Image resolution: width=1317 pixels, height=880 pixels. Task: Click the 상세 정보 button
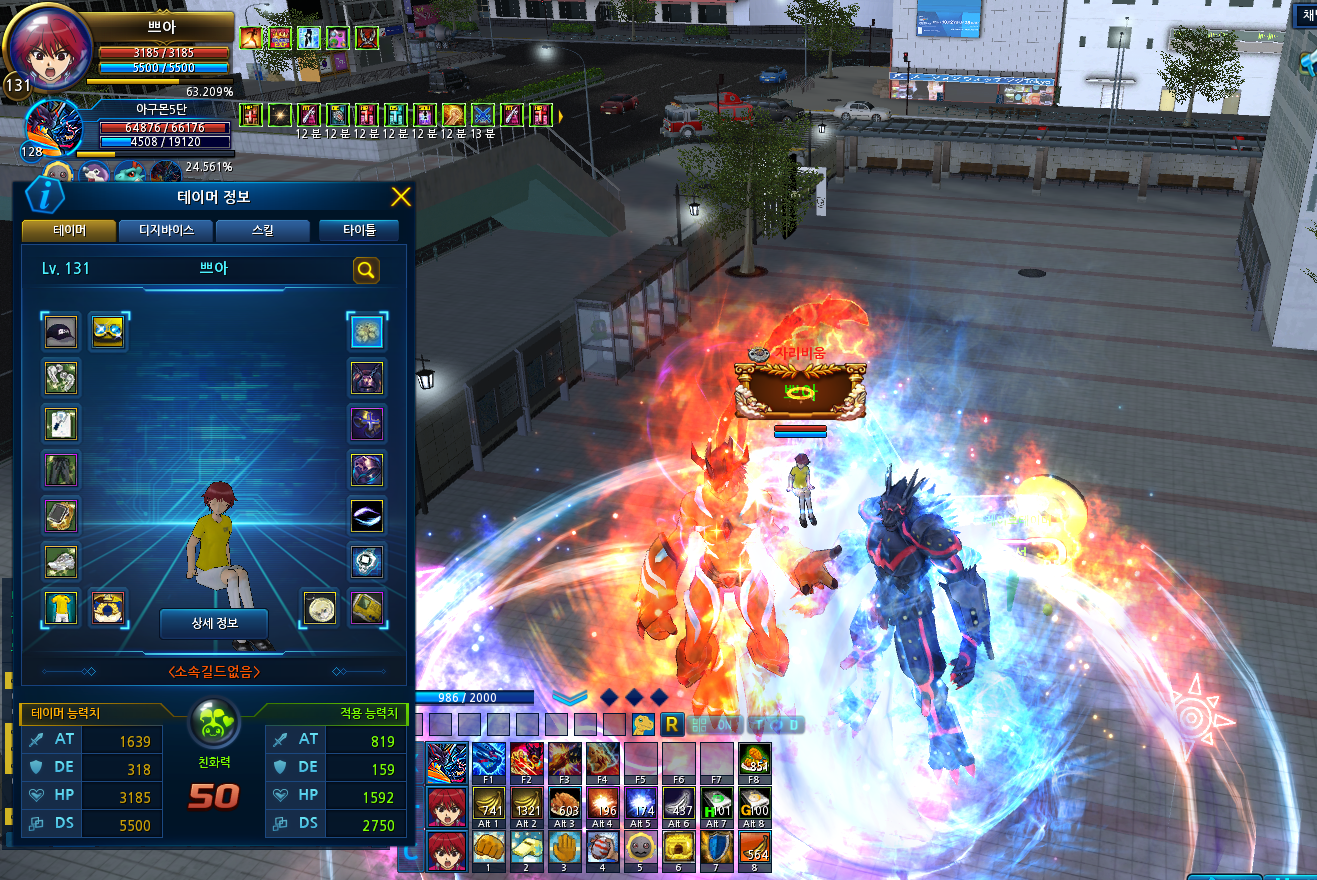click(x=214, y=624)
